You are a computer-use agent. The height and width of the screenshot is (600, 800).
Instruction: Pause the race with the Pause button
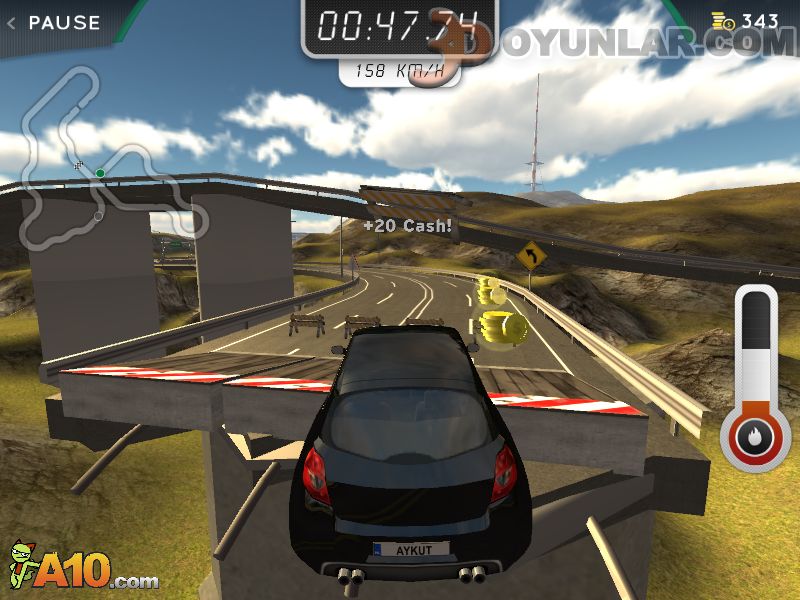(x=55, y=22)
